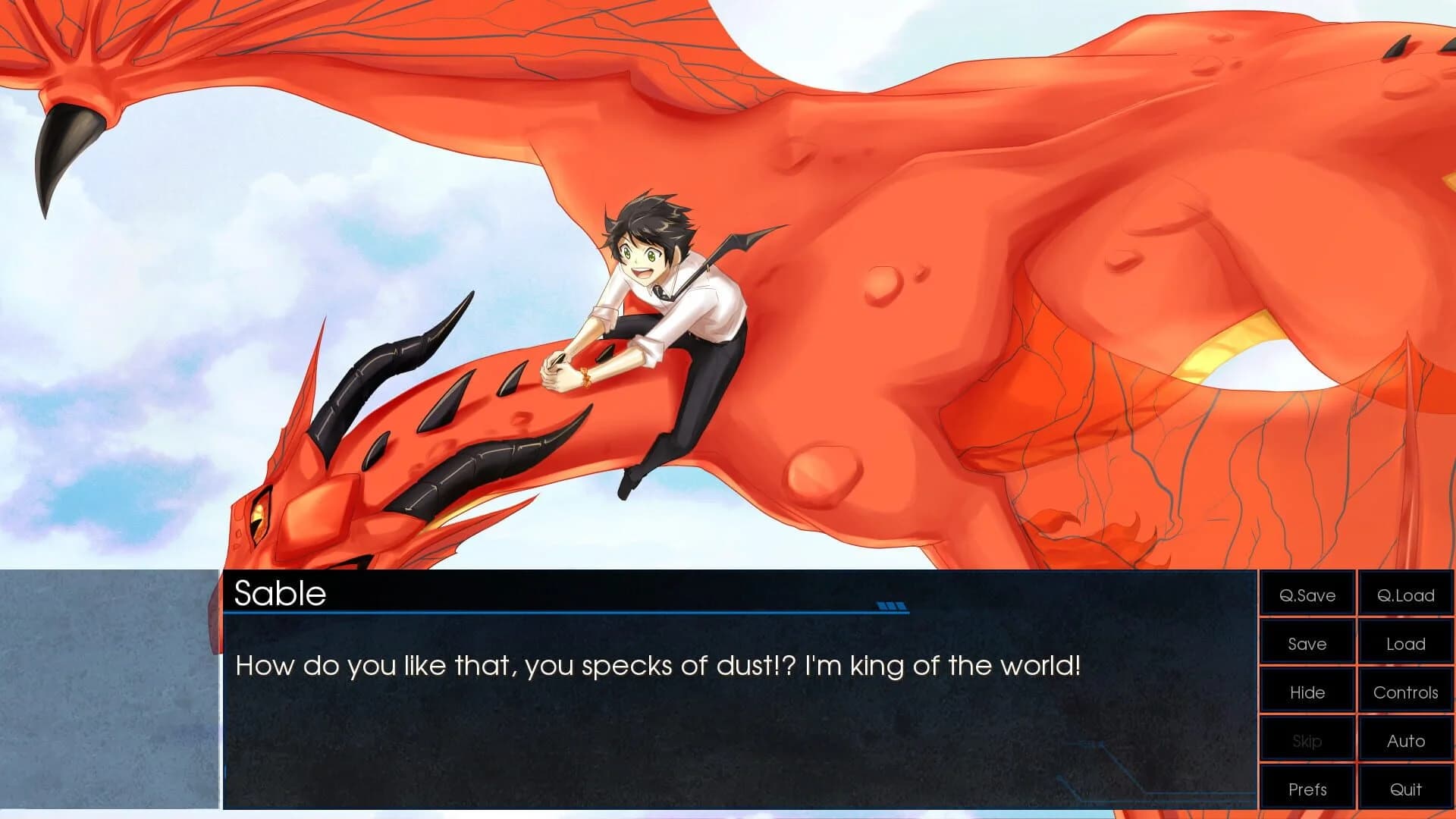Quick load the last quicksave with Q.Load
1456x819 pixels.
pos(1405,595)
